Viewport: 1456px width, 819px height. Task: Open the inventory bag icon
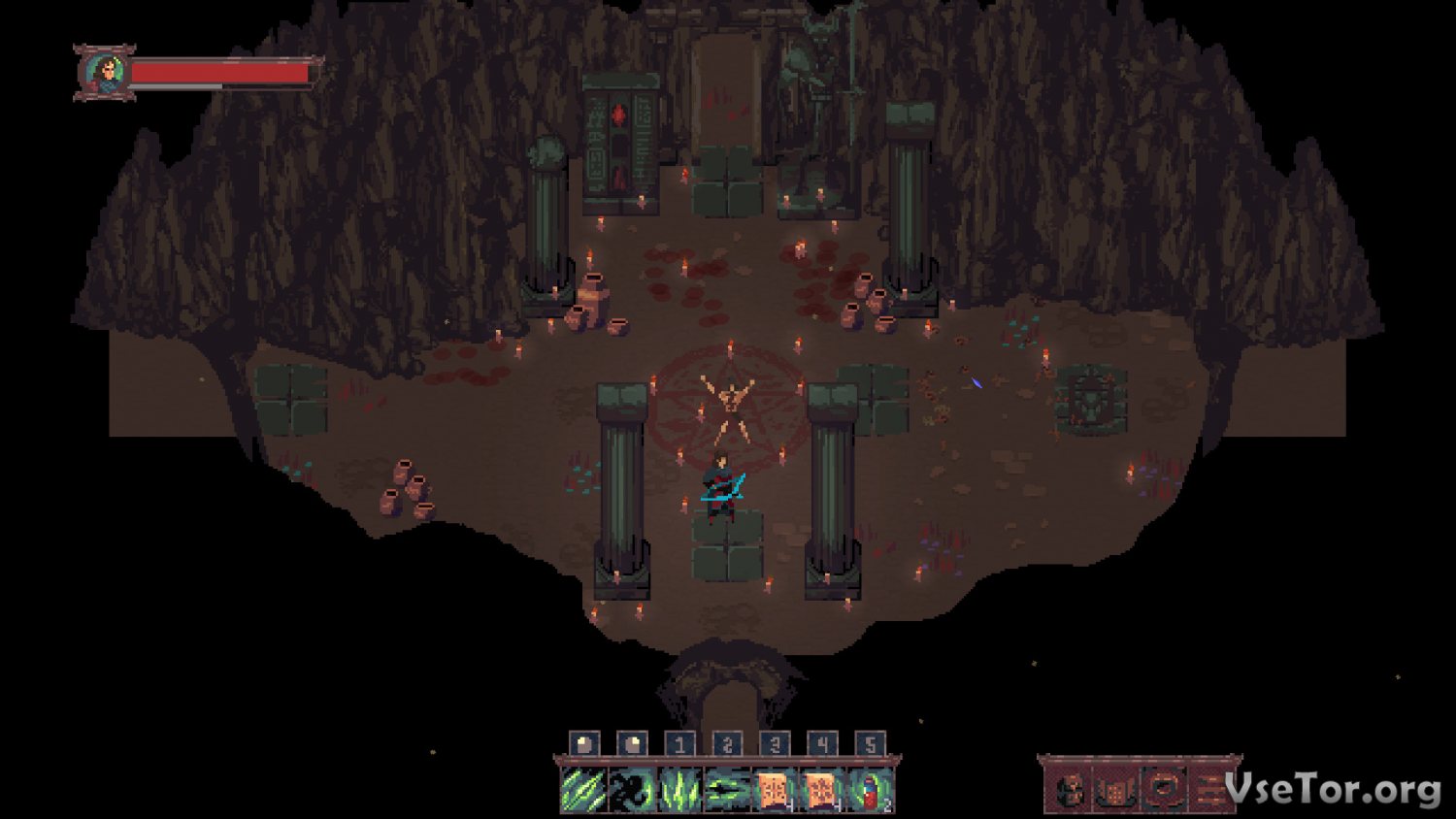click(1116, 790)
